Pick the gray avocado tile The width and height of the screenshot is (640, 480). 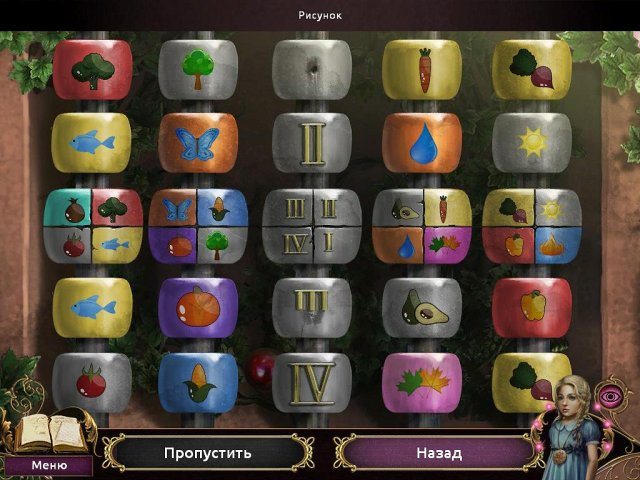tap(422, 306)
